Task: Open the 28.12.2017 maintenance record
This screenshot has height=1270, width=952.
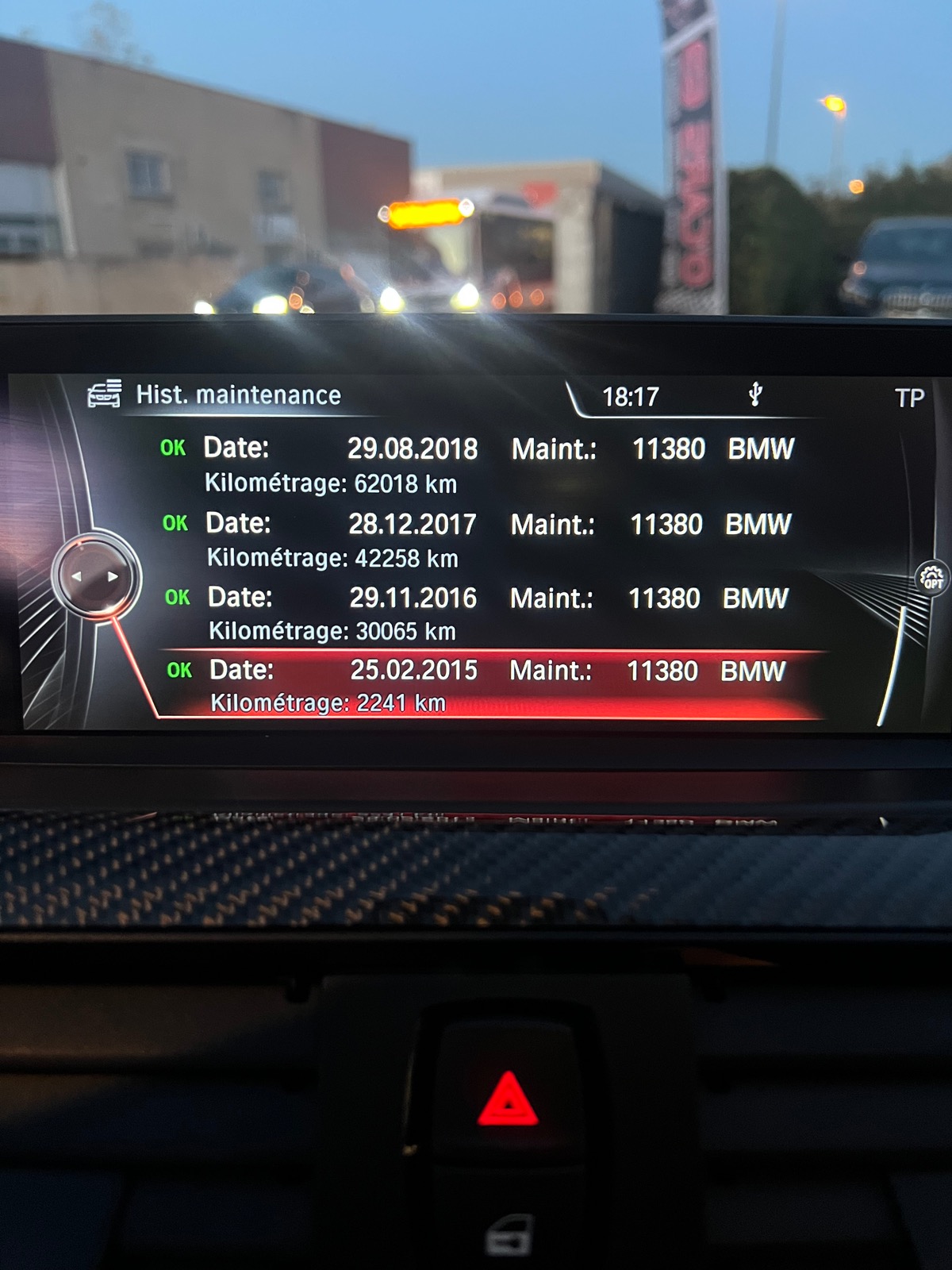Action: 476,540
